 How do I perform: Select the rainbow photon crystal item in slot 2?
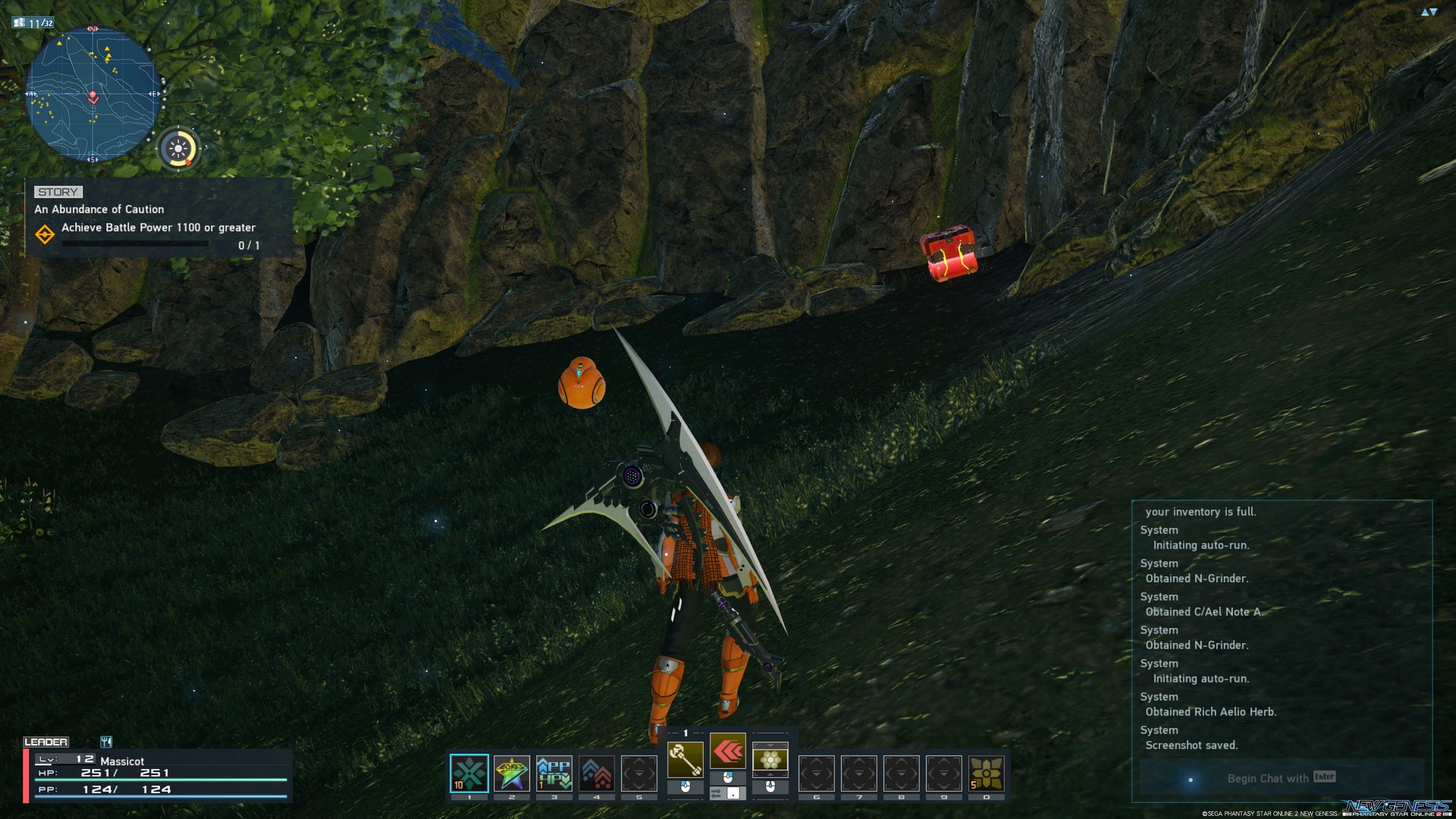(512, 773)
